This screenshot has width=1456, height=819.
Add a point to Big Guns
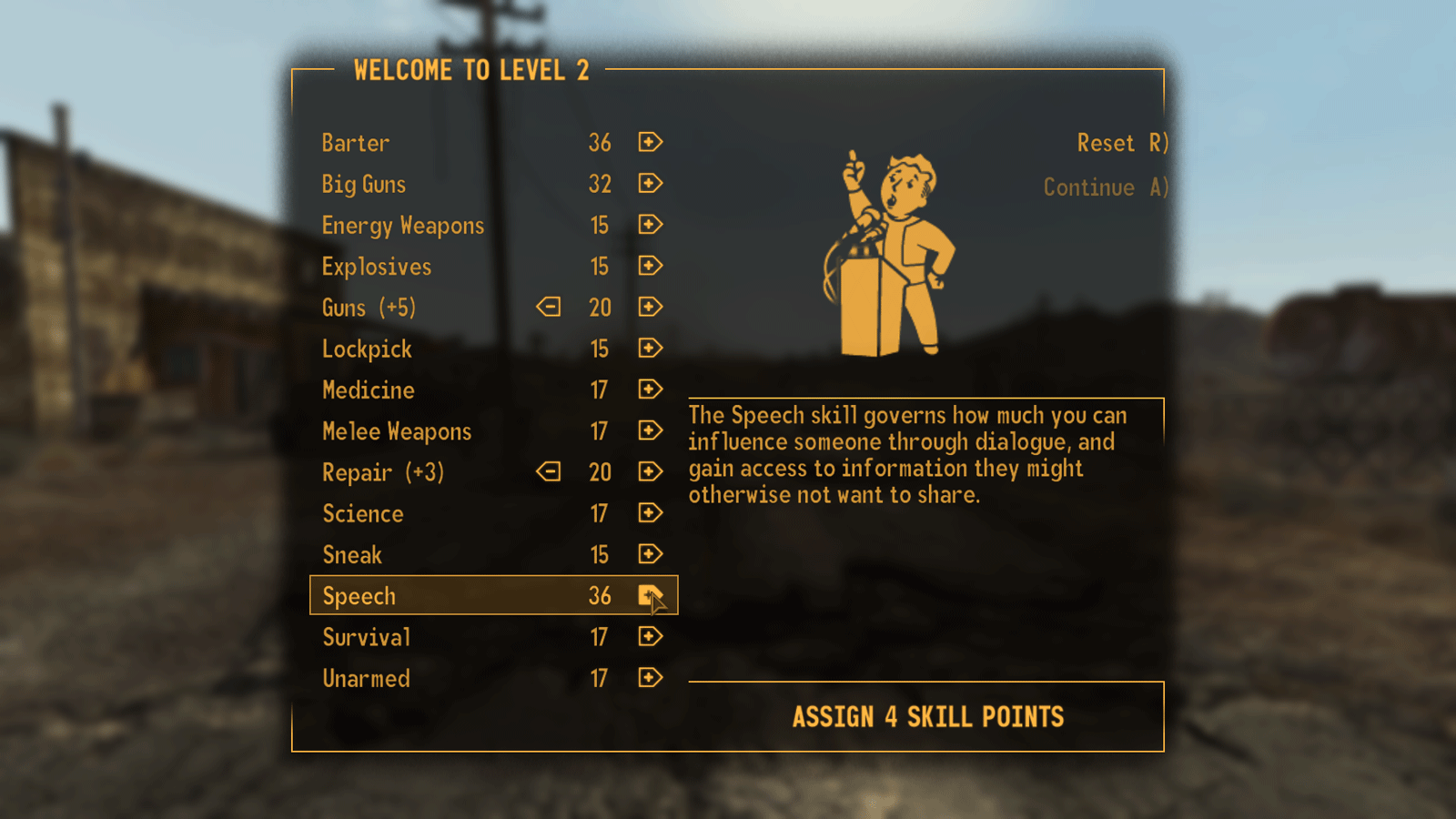pos(649,184)
